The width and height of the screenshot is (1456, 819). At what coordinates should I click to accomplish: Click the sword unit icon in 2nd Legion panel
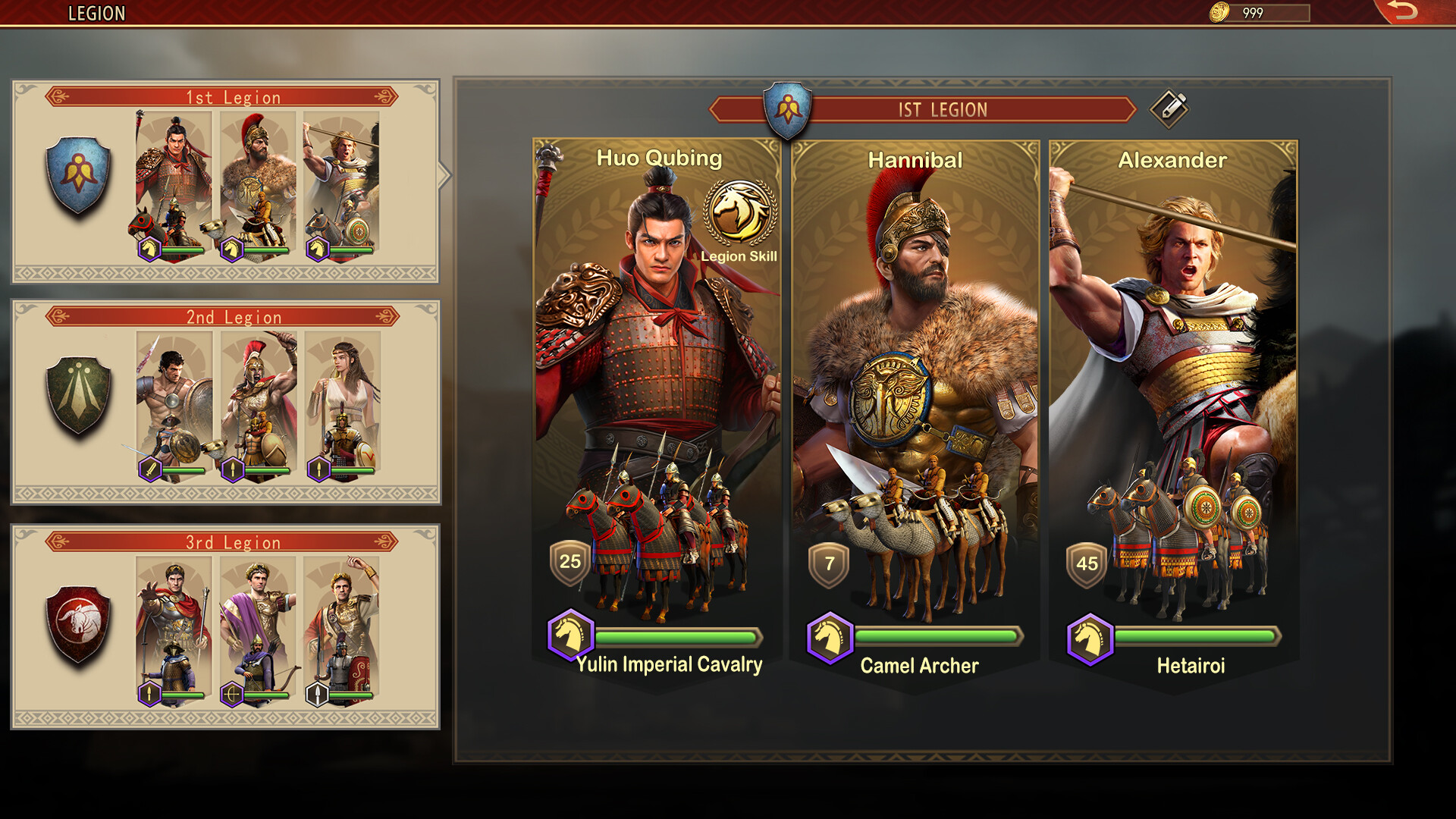tap(149, 468)
